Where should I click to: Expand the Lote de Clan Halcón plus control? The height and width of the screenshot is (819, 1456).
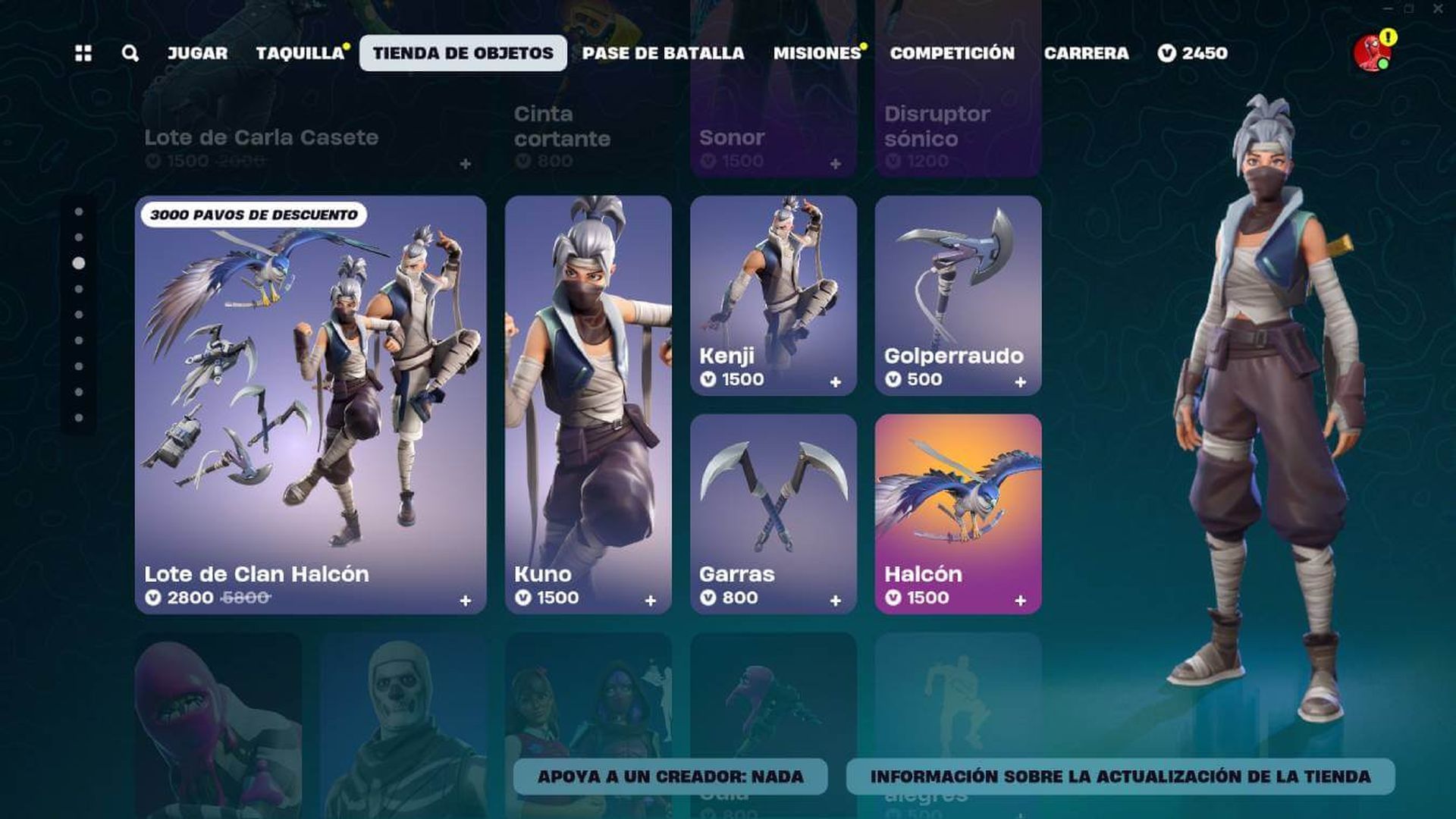tap(464, 599)
